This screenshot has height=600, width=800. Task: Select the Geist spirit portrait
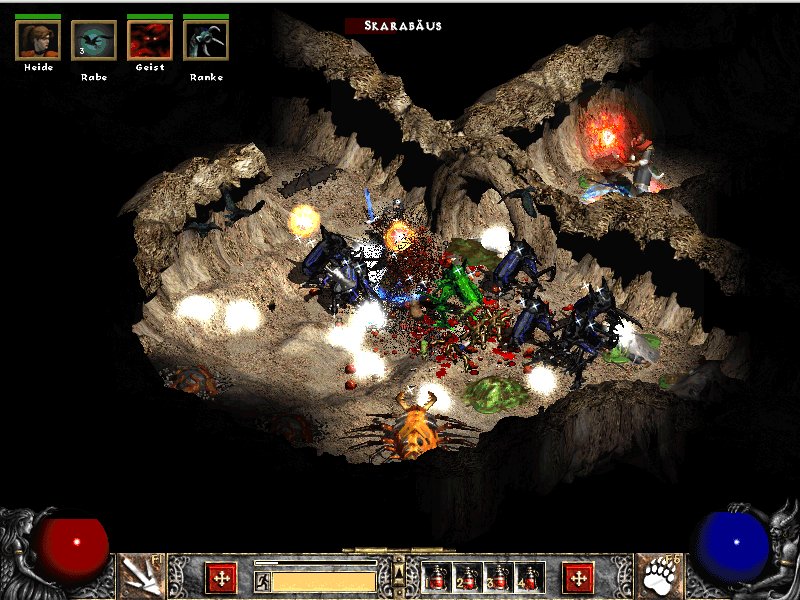pos(150,40)
